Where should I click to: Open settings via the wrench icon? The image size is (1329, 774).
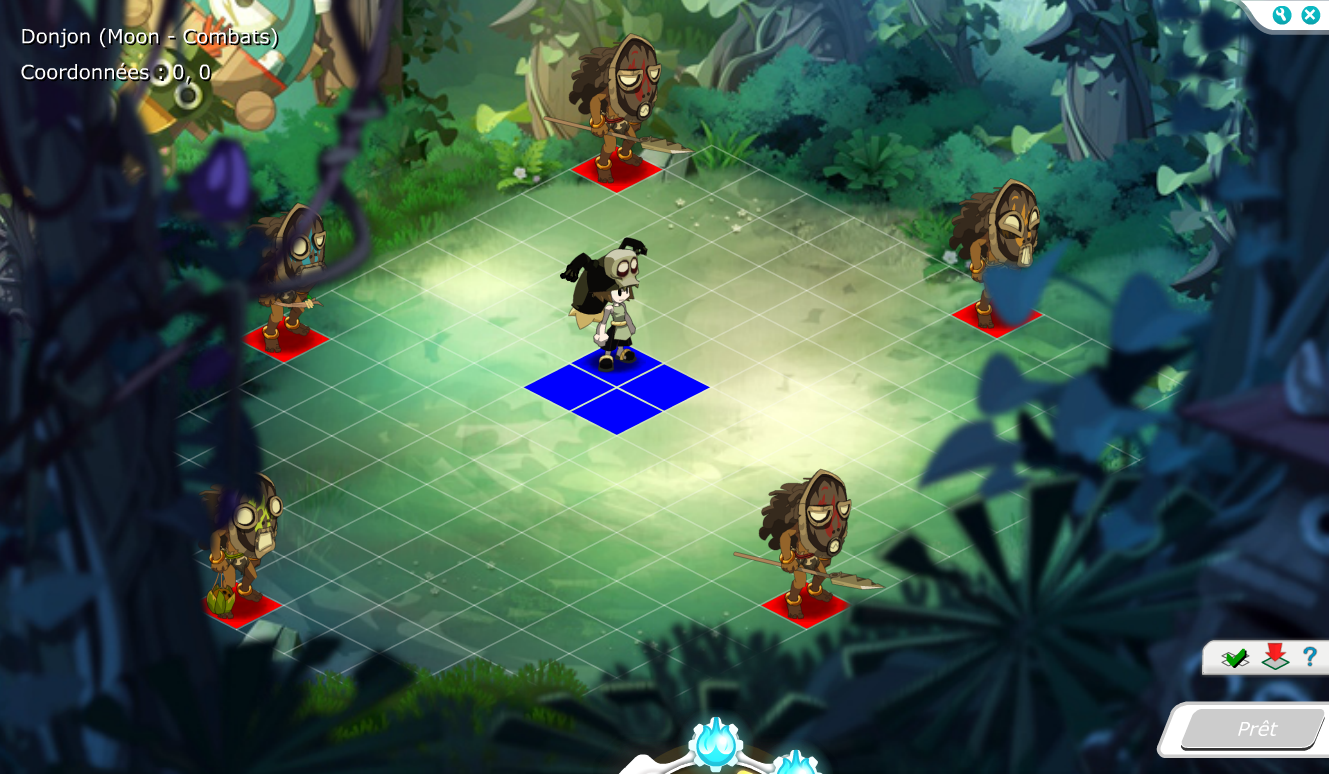click(x=1282, y=15)
